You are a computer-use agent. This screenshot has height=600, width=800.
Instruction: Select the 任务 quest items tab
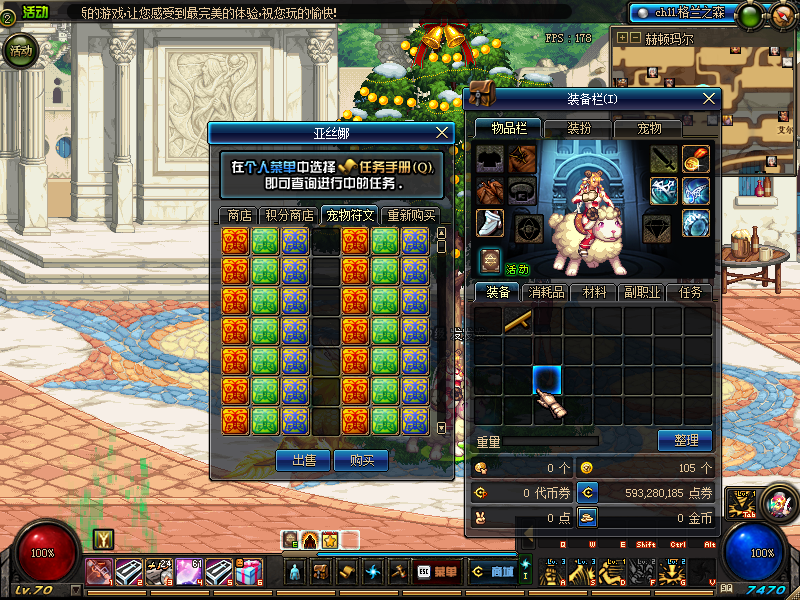click(x=690, y=292)
